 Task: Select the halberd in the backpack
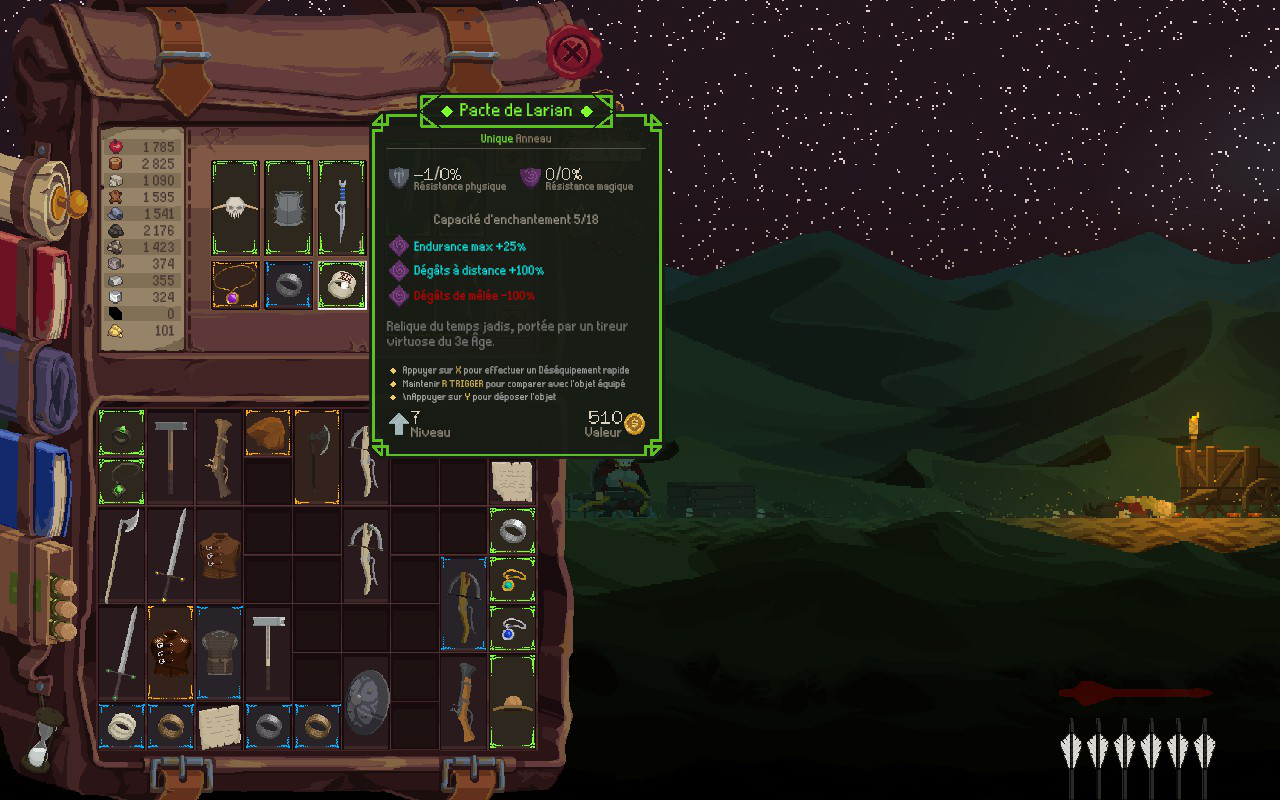click(121, 553)
